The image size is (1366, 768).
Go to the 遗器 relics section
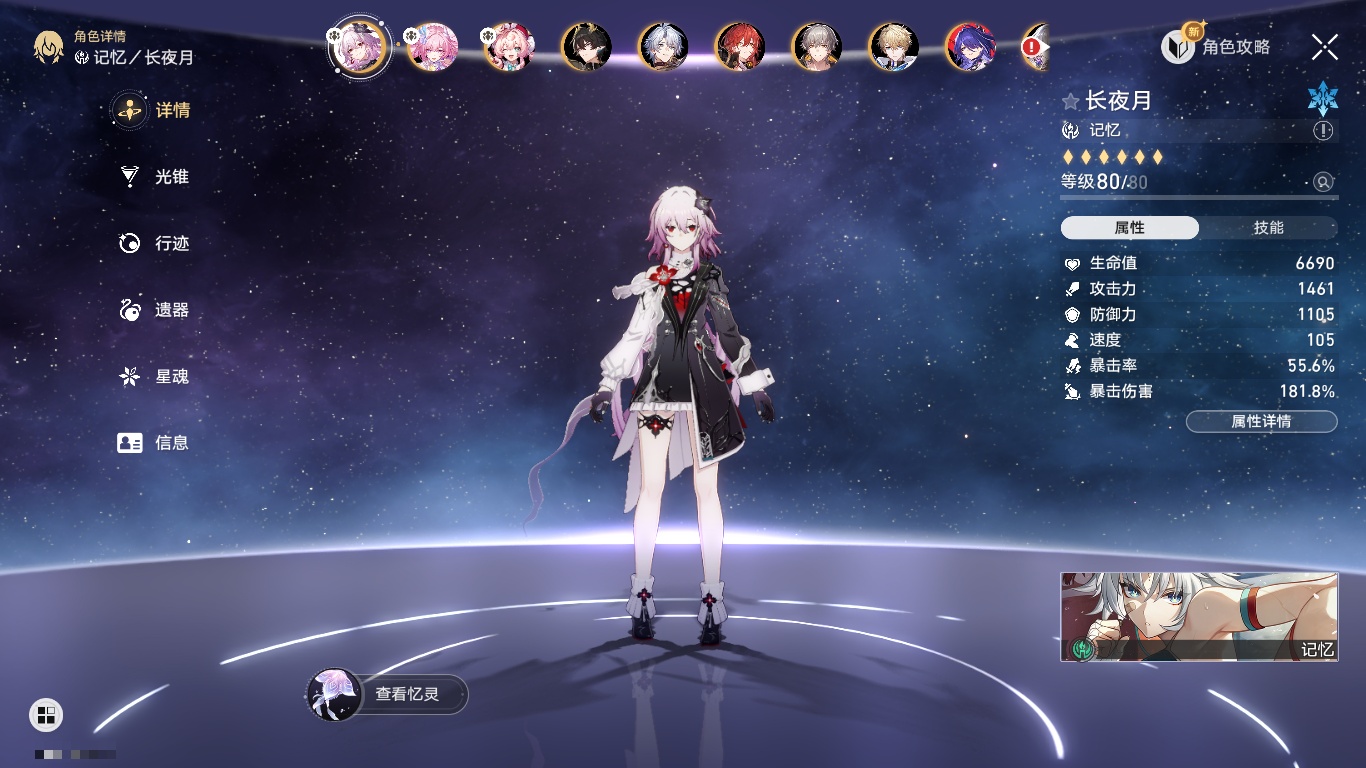154,310
